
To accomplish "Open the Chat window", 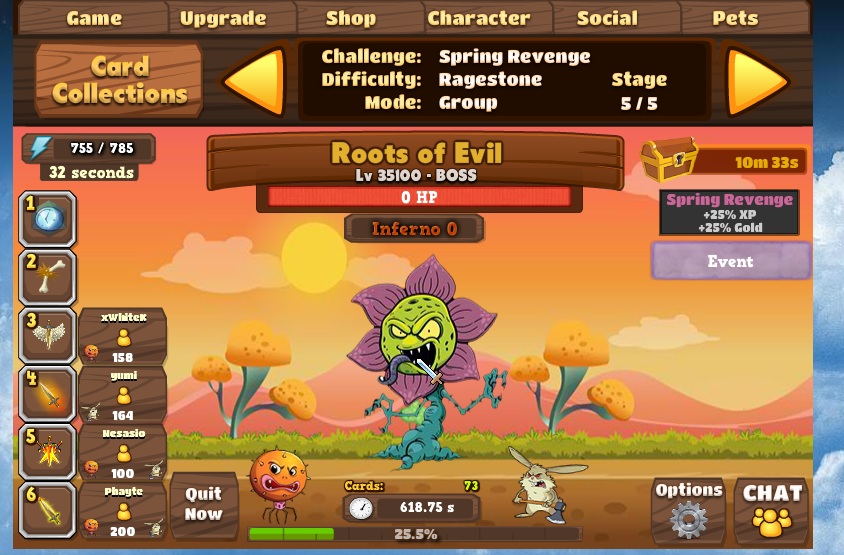I will (x=772, y=509).
